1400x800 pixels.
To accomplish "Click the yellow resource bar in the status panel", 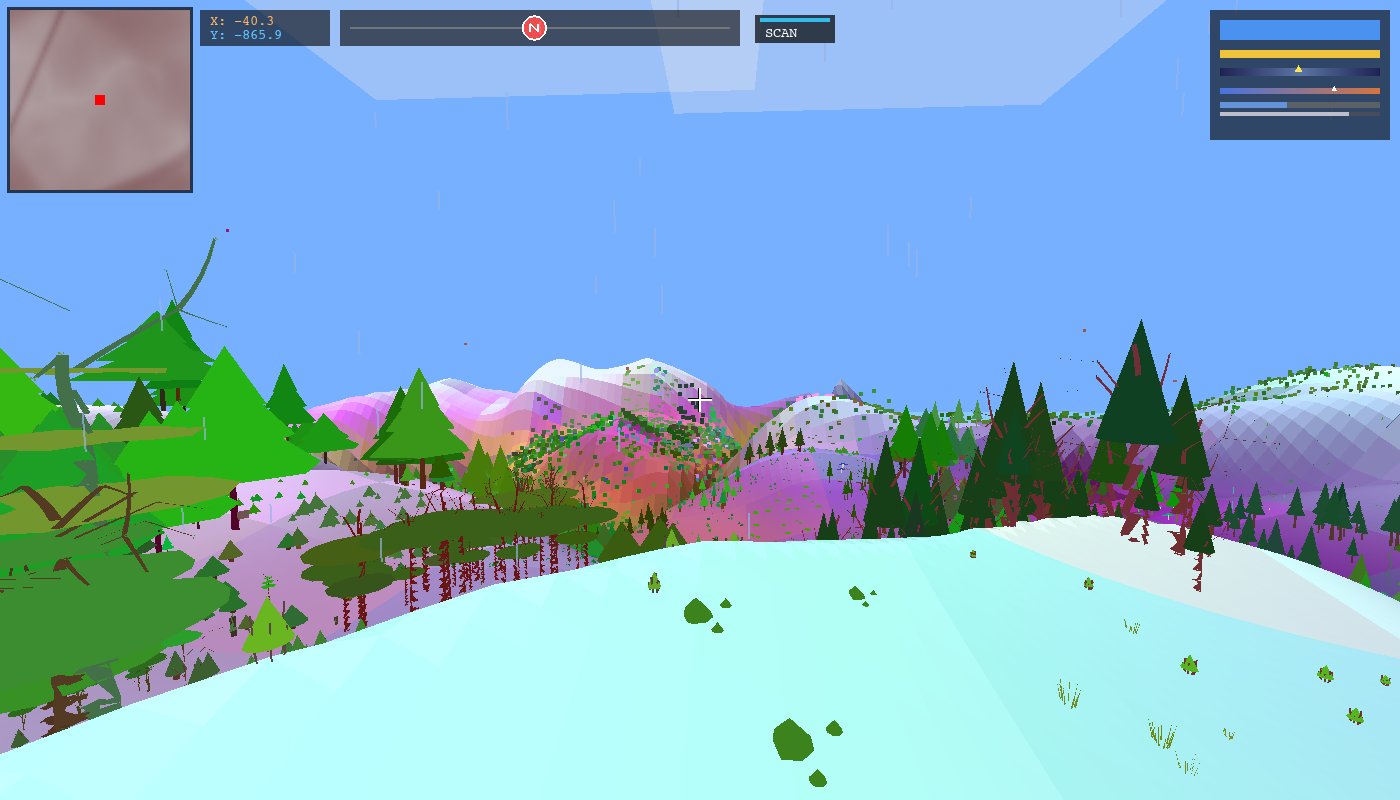I will coord(1300,54).
